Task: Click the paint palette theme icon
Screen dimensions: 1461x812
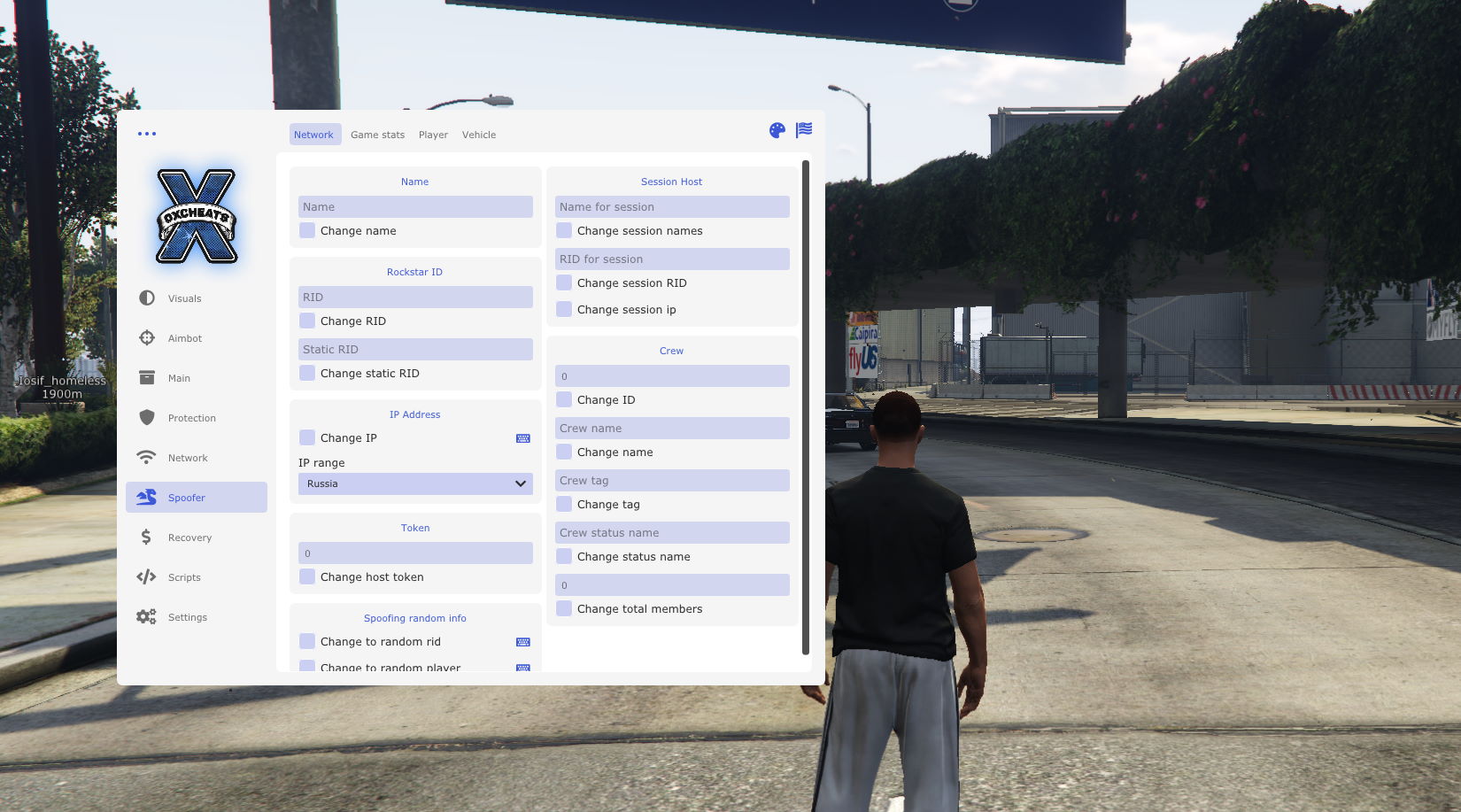Action: (777, 131)
